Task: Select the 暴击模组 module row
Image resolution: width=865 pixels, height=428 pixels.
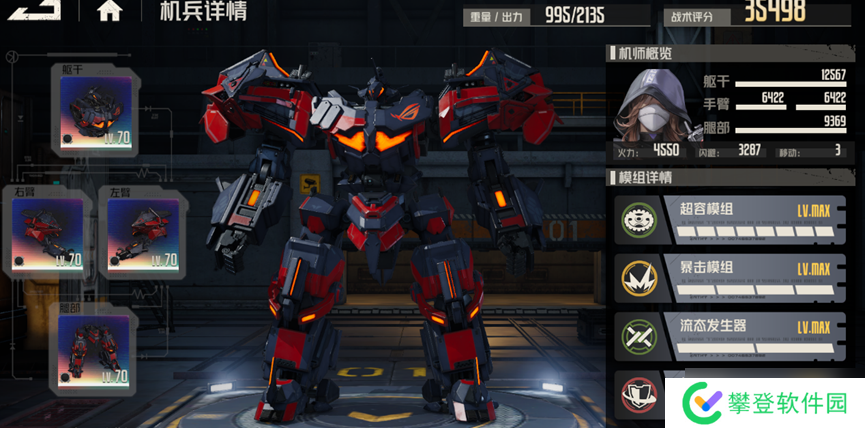Action: 730,277
